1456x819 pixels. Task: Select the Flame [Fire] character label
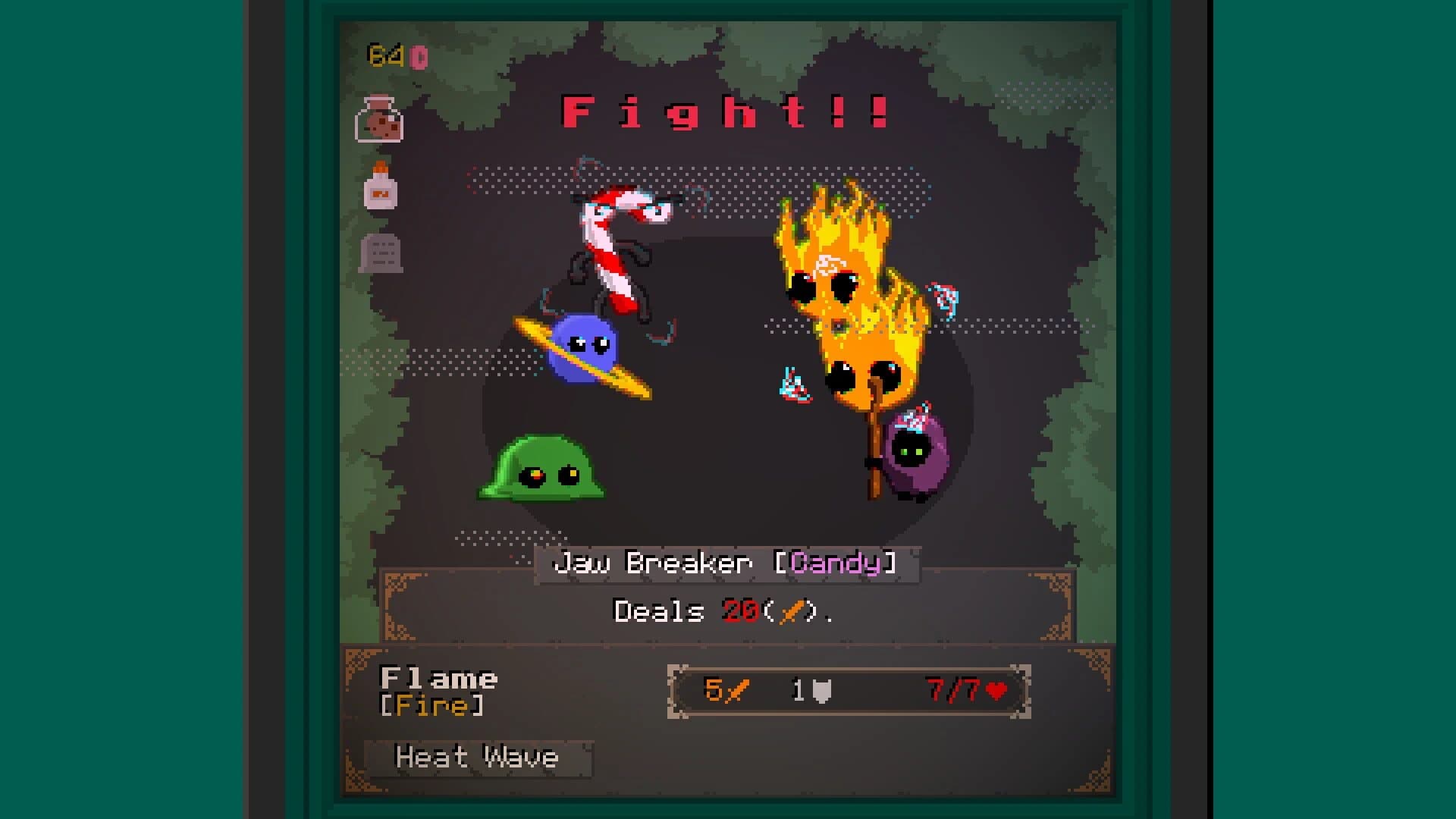click(x=440, y=692)
